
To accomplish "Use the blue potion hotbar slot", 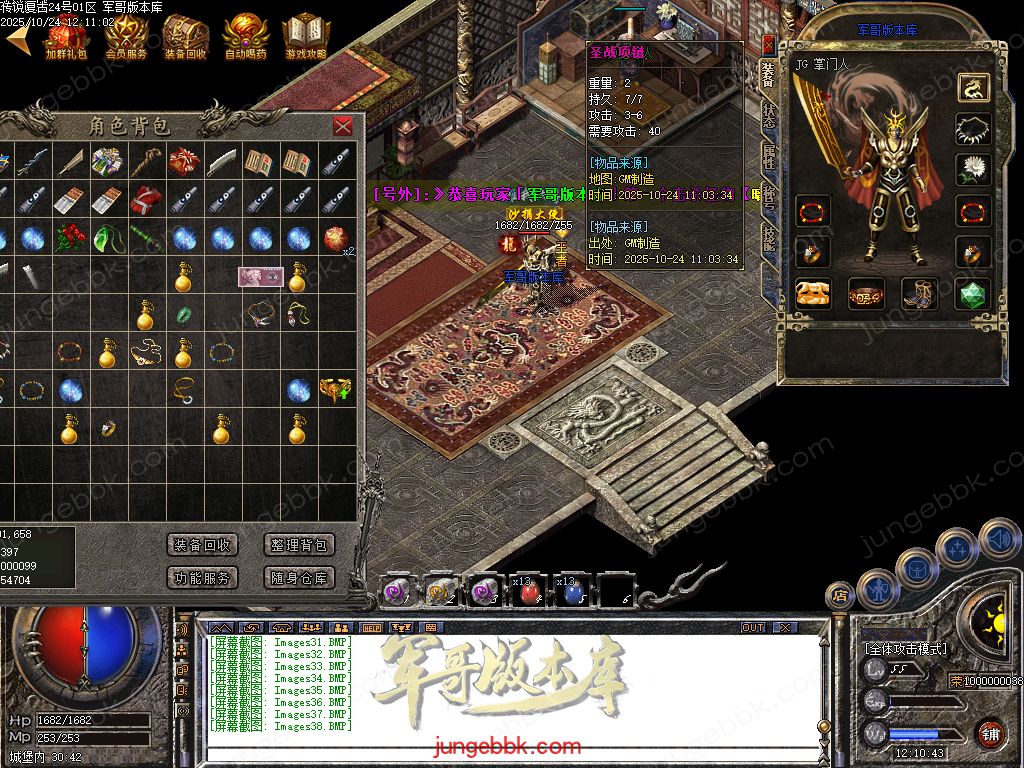I will click(x=573, y=592).
